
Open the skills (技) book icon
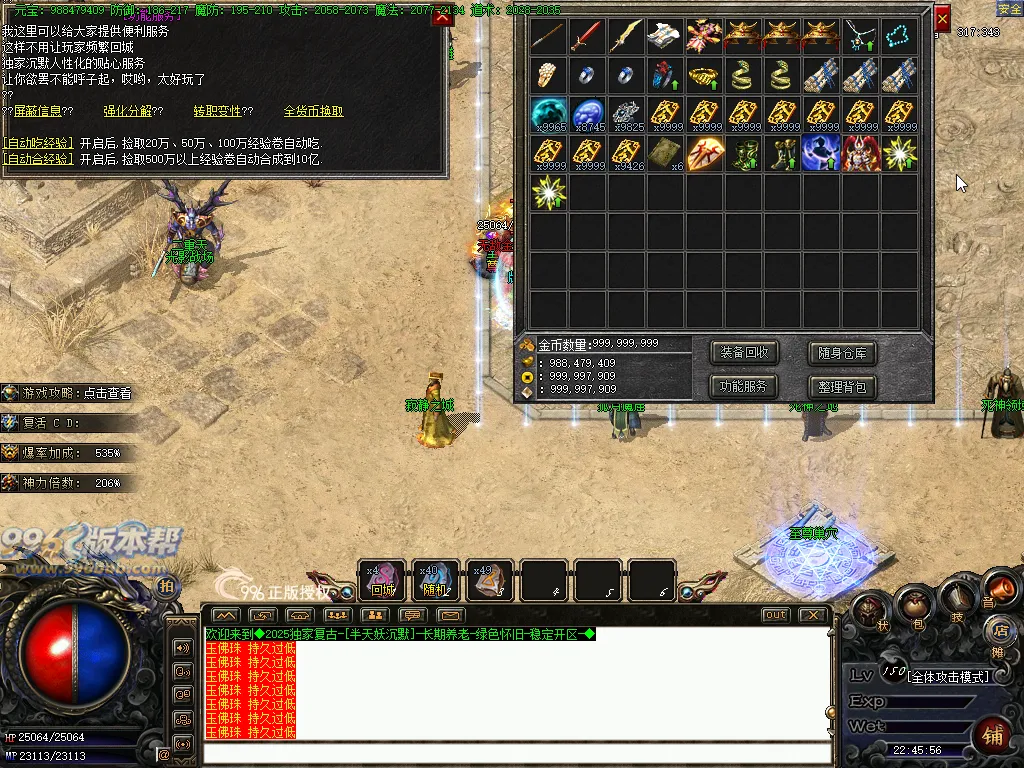(957, 596)
